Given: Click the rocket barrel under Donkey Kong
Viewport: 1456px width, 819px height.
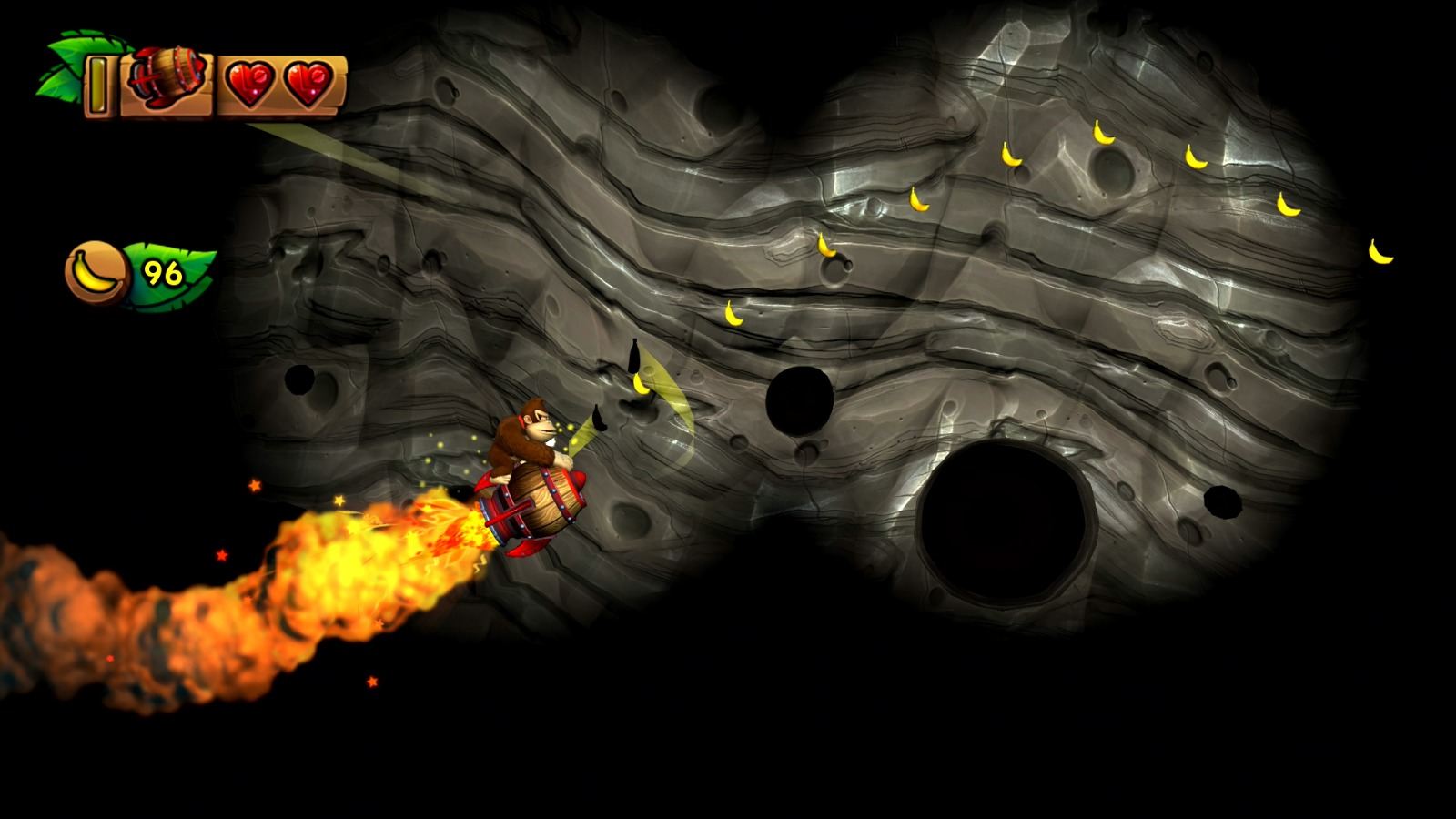Looking at the screenshot, I should [537, 505].
